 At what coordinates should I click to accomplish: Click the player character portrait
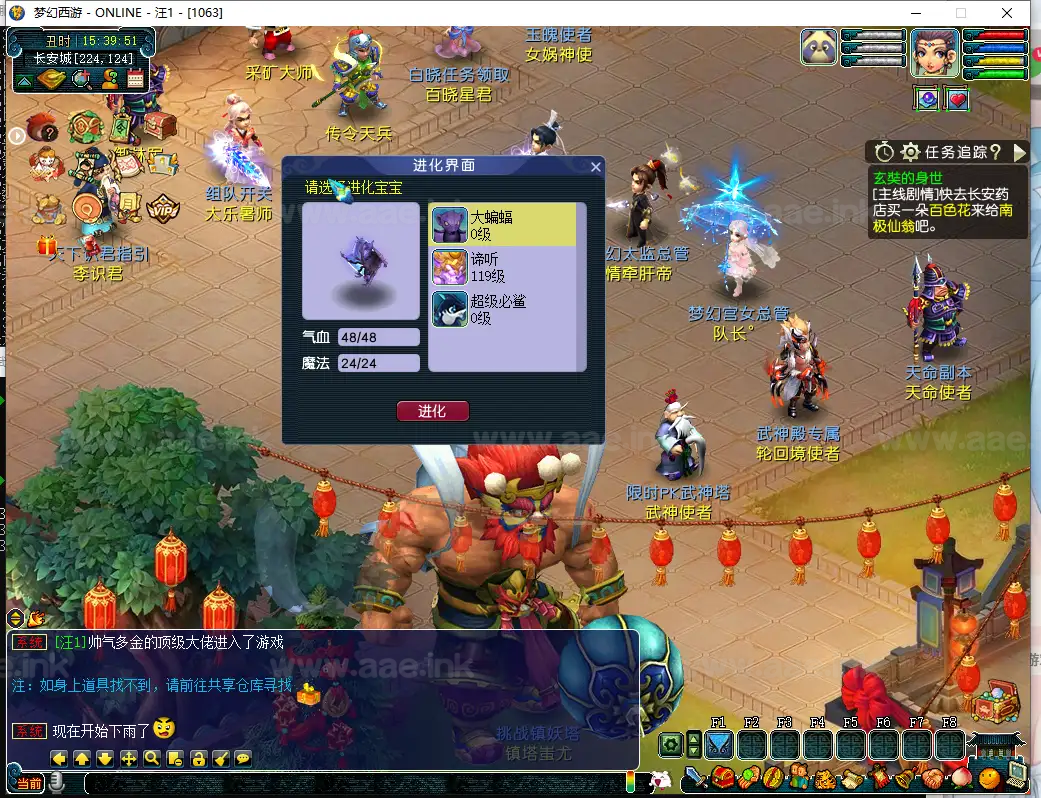(934, 52)
